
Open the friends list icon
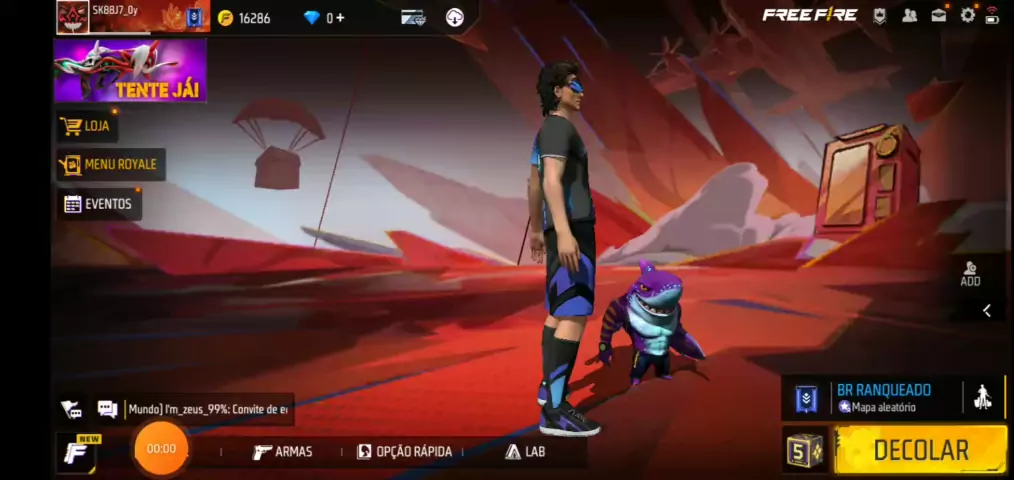910,15
